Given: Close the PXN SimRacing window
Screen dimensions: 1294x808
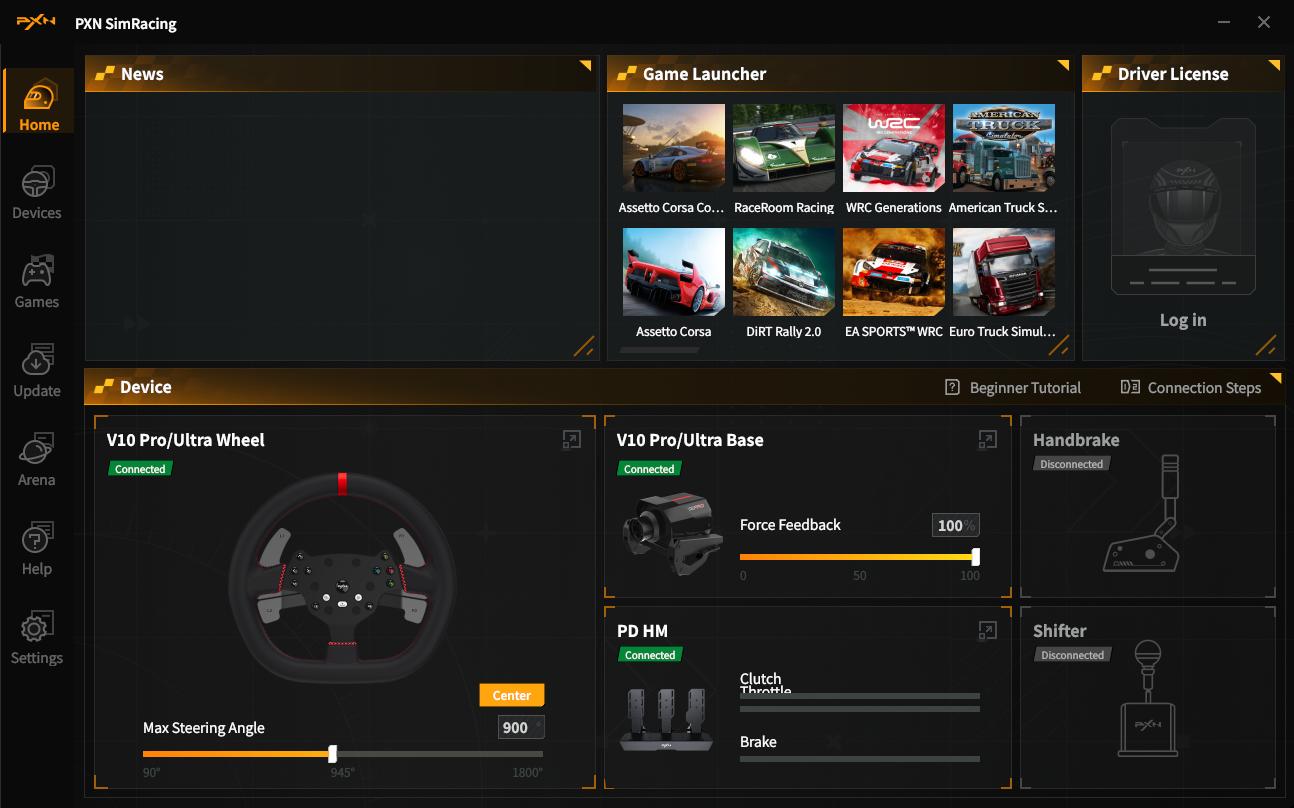Looking at the screenshot, I should pos(1264,22).
